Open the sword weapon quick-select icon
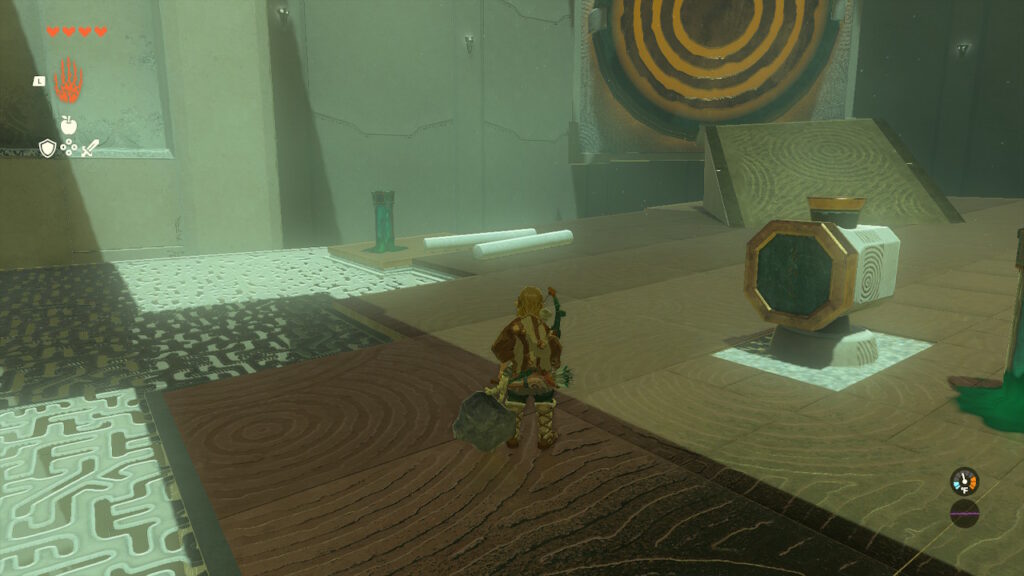Screen dimensions: 1024x576 click(90, 148)
